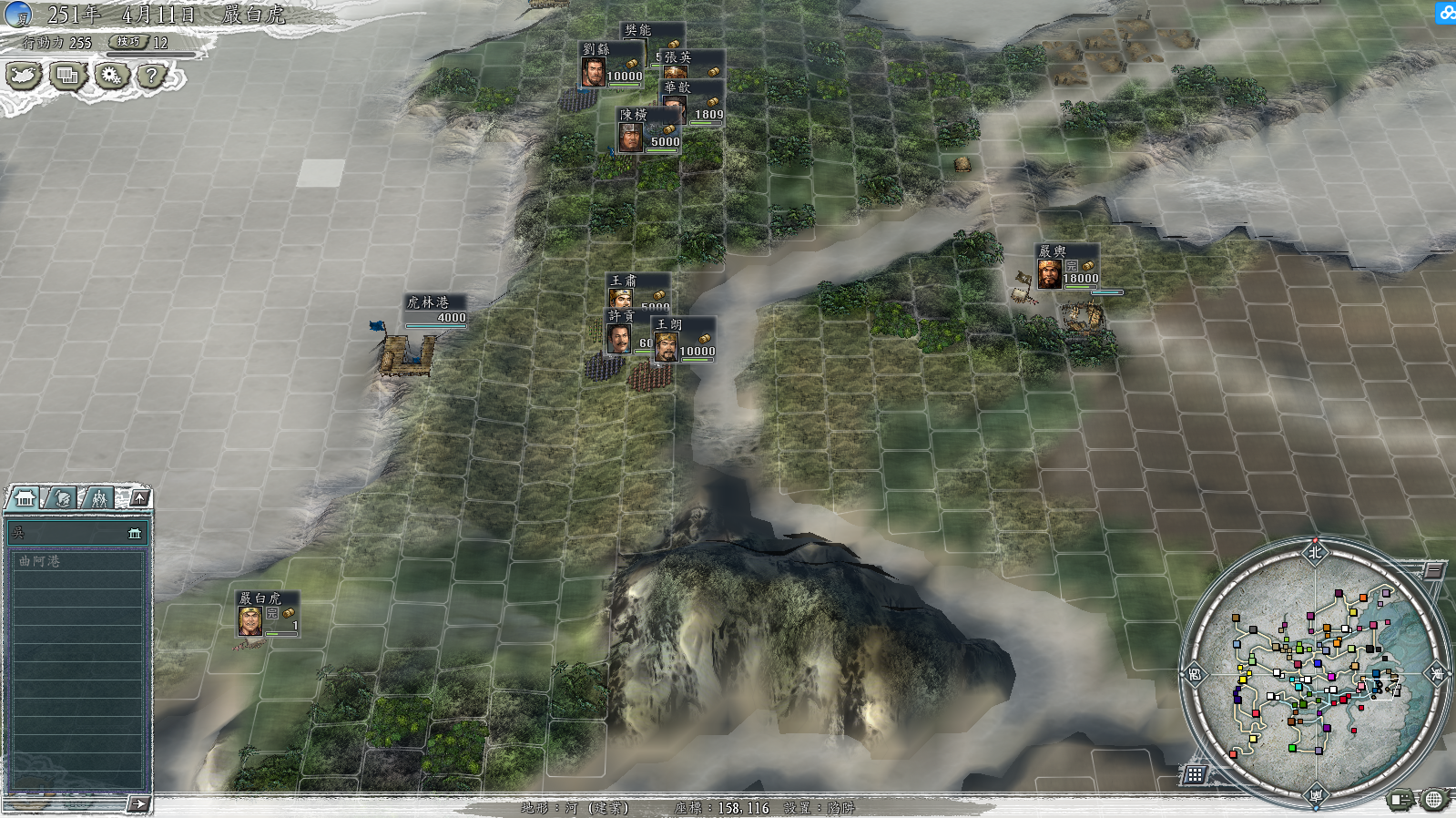Open the China overview map button

[x=24, y=75]
